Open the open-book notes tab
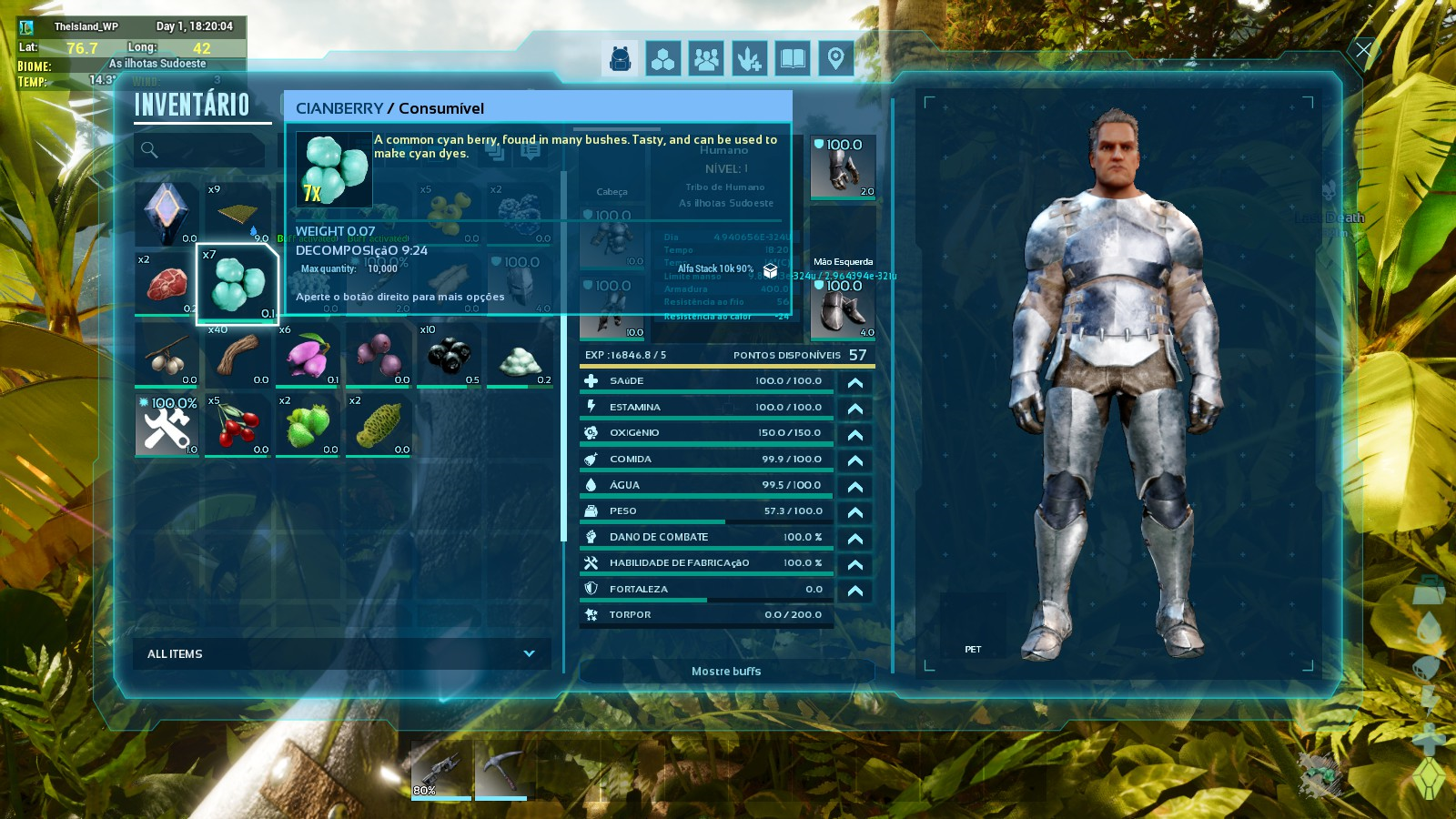This screenshot has height=819, width=1456. point(793,59)
